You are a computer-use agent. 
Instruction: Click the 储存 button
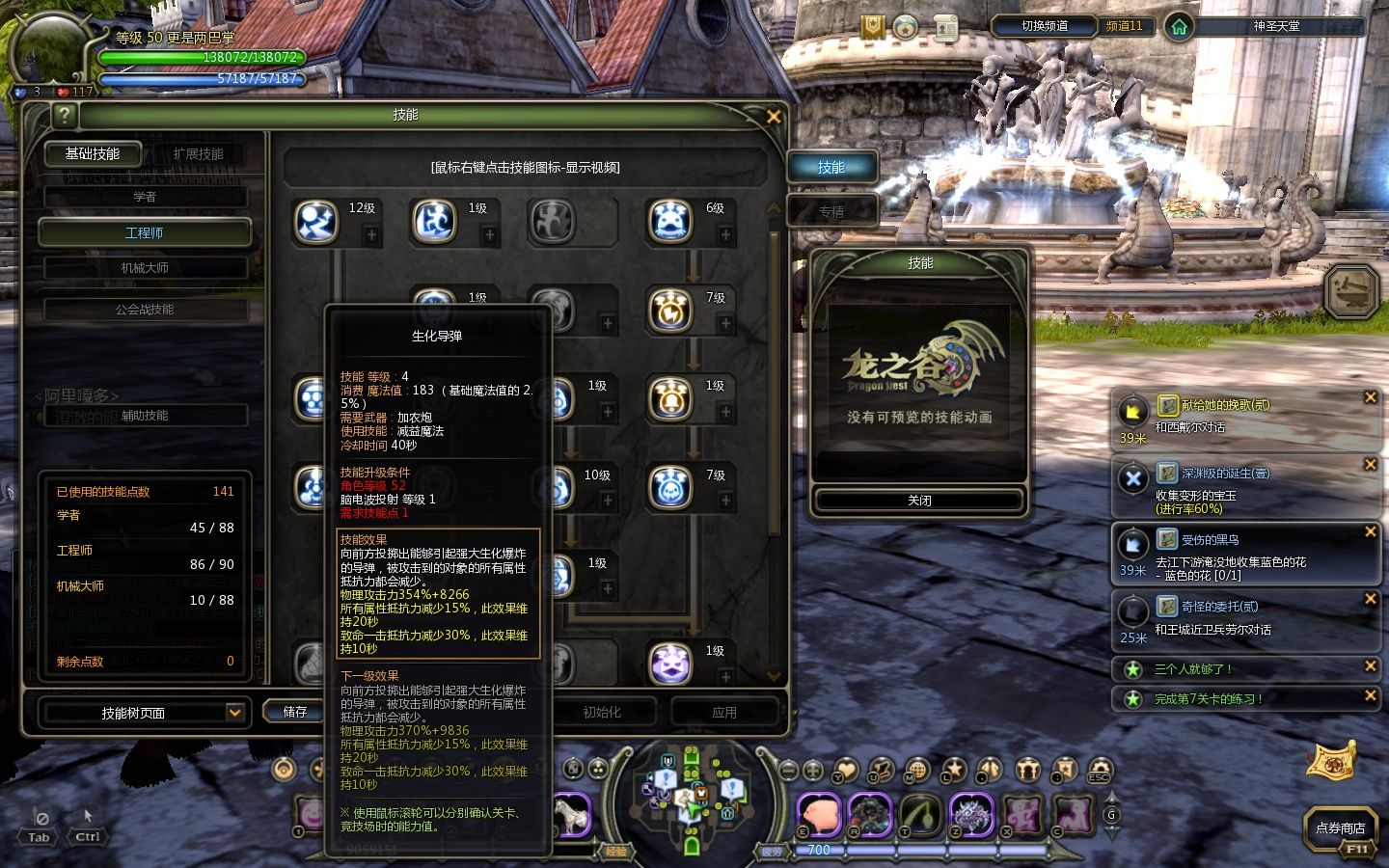click(x=295, y=712)
